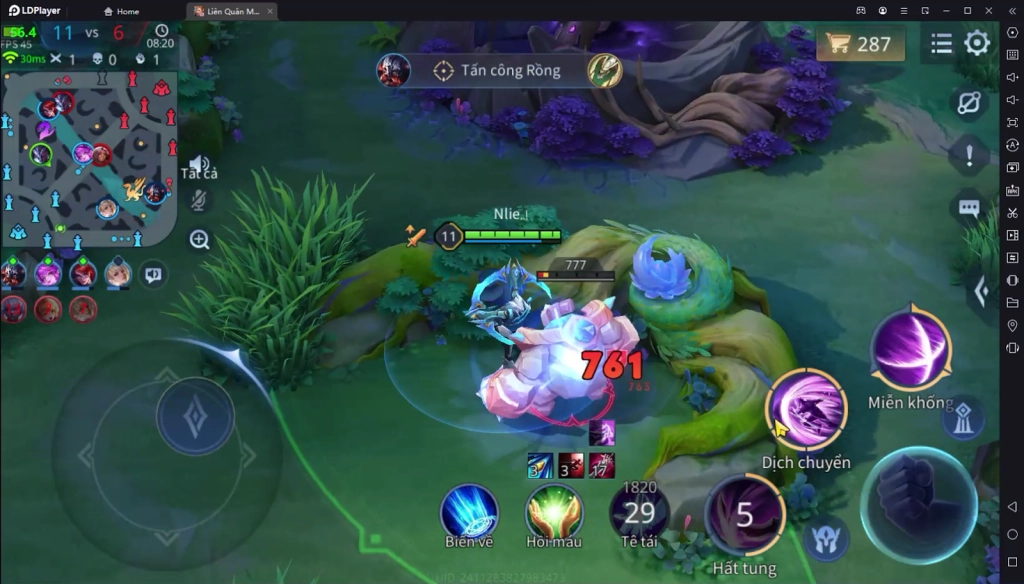Zoom the minimap with the magnifier
This screenshot has height=584, width=1024.
tap(200, 240)
